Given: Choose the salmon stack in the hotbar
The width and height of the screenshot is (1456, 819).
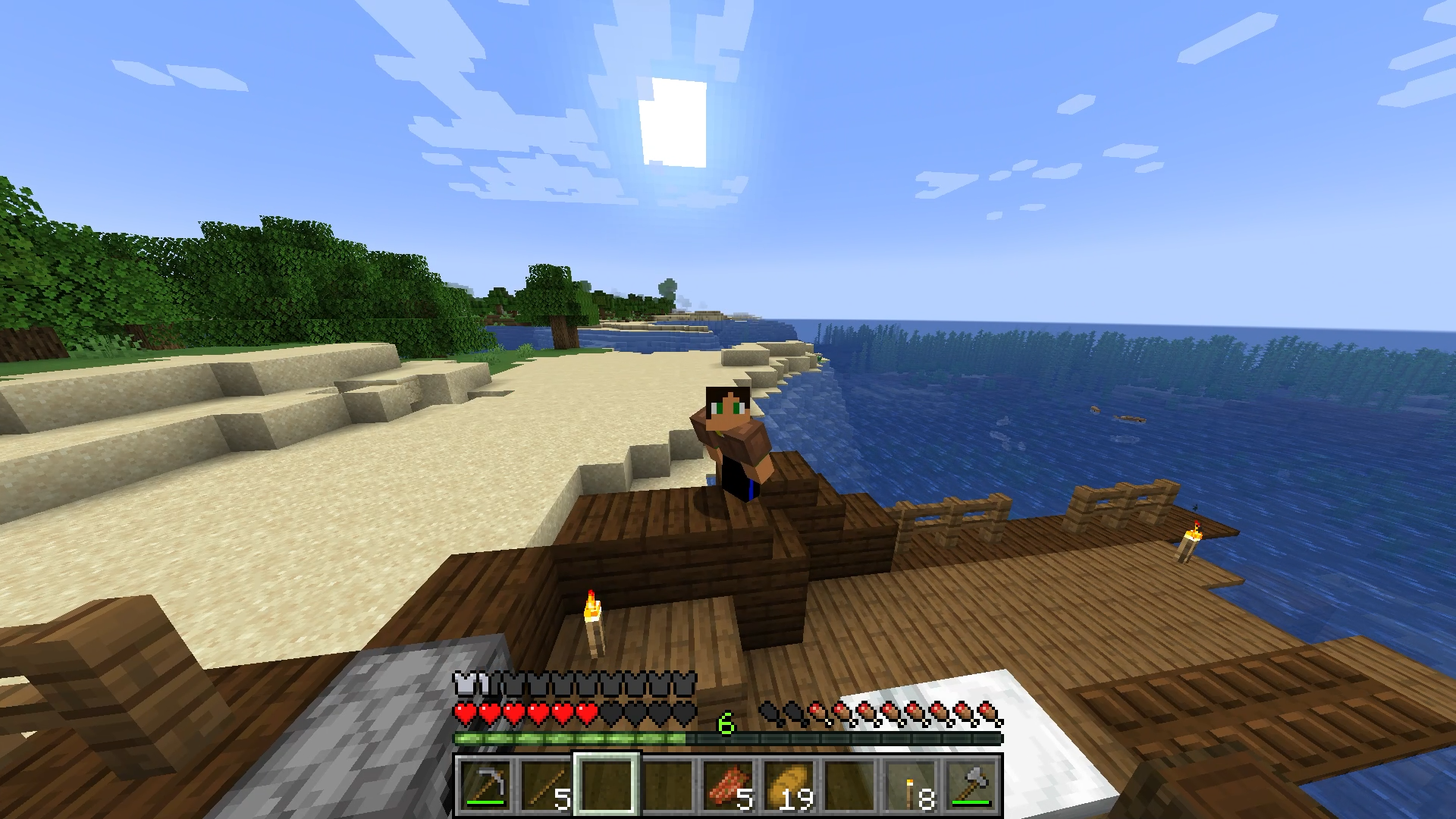Looking at the screenshot, I should (x=729, y=785).
